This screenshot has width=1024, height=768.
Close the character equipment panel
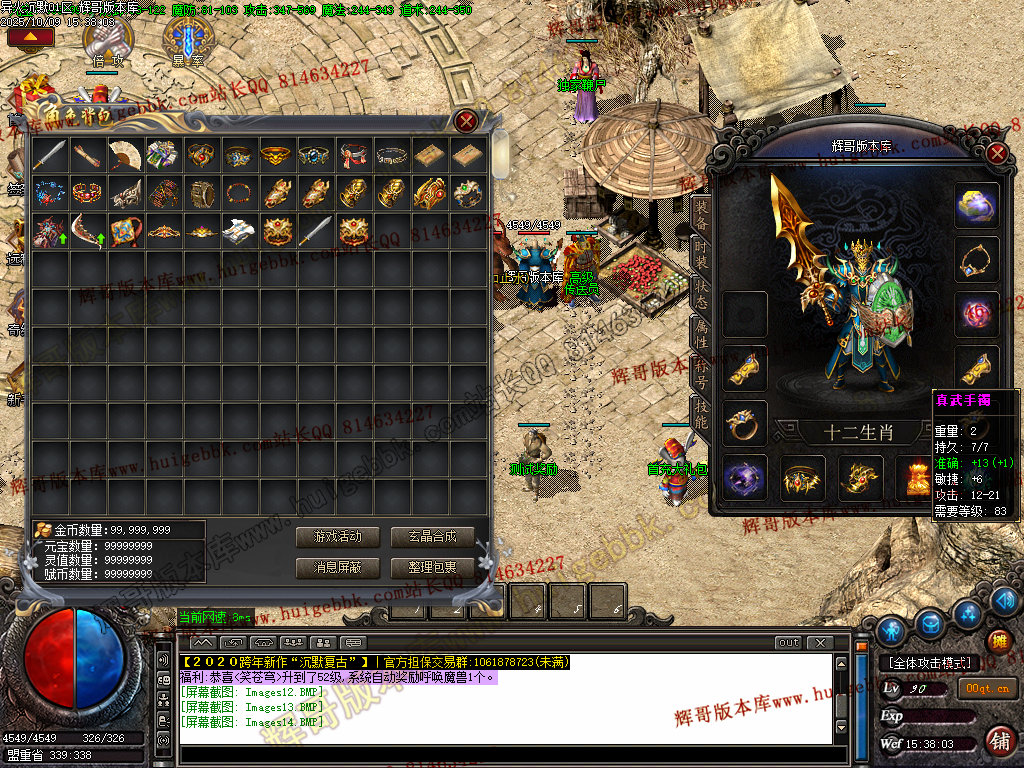pyautogui.click(x=996, y=154)
